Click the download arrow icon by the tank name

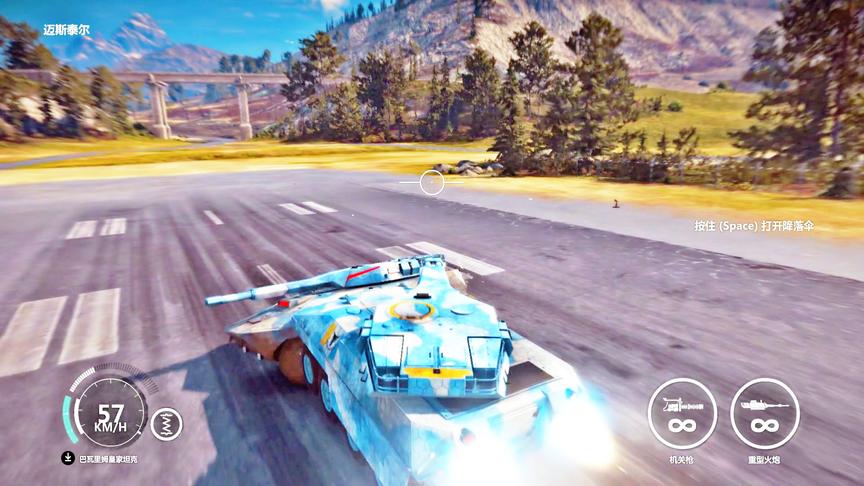(x=67, y=458)
